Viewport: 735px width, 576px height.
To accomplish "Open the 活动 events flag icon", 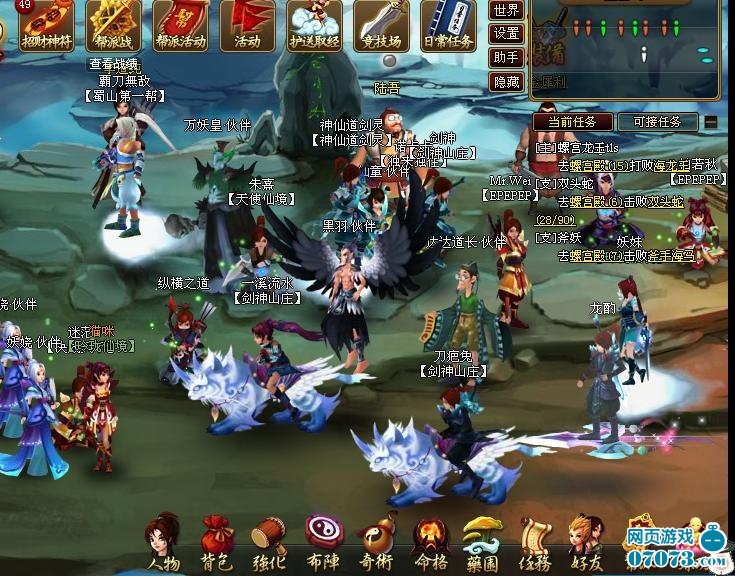I will (247, 24).
